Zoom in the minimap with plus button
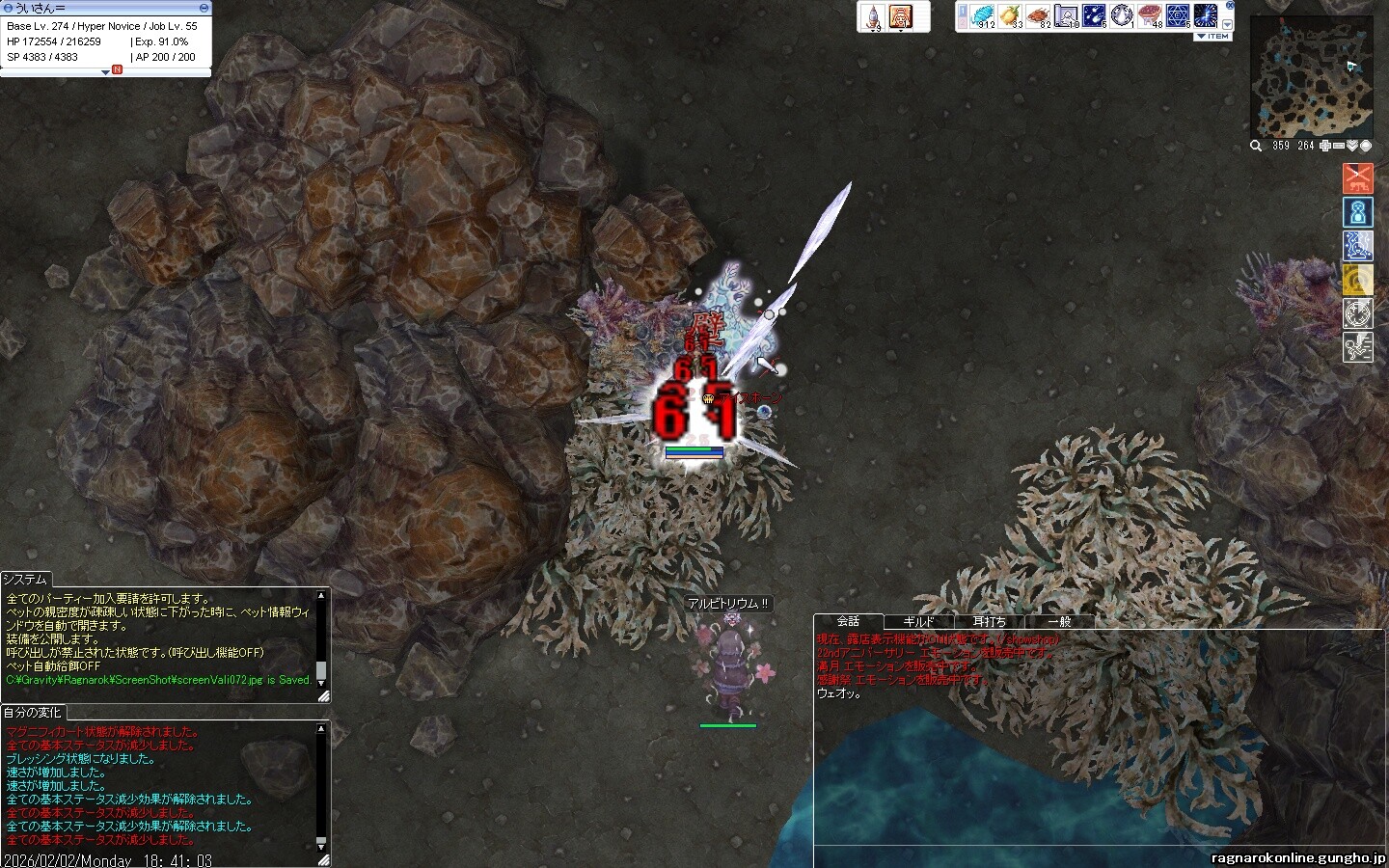 click(x=1325, y=146)
